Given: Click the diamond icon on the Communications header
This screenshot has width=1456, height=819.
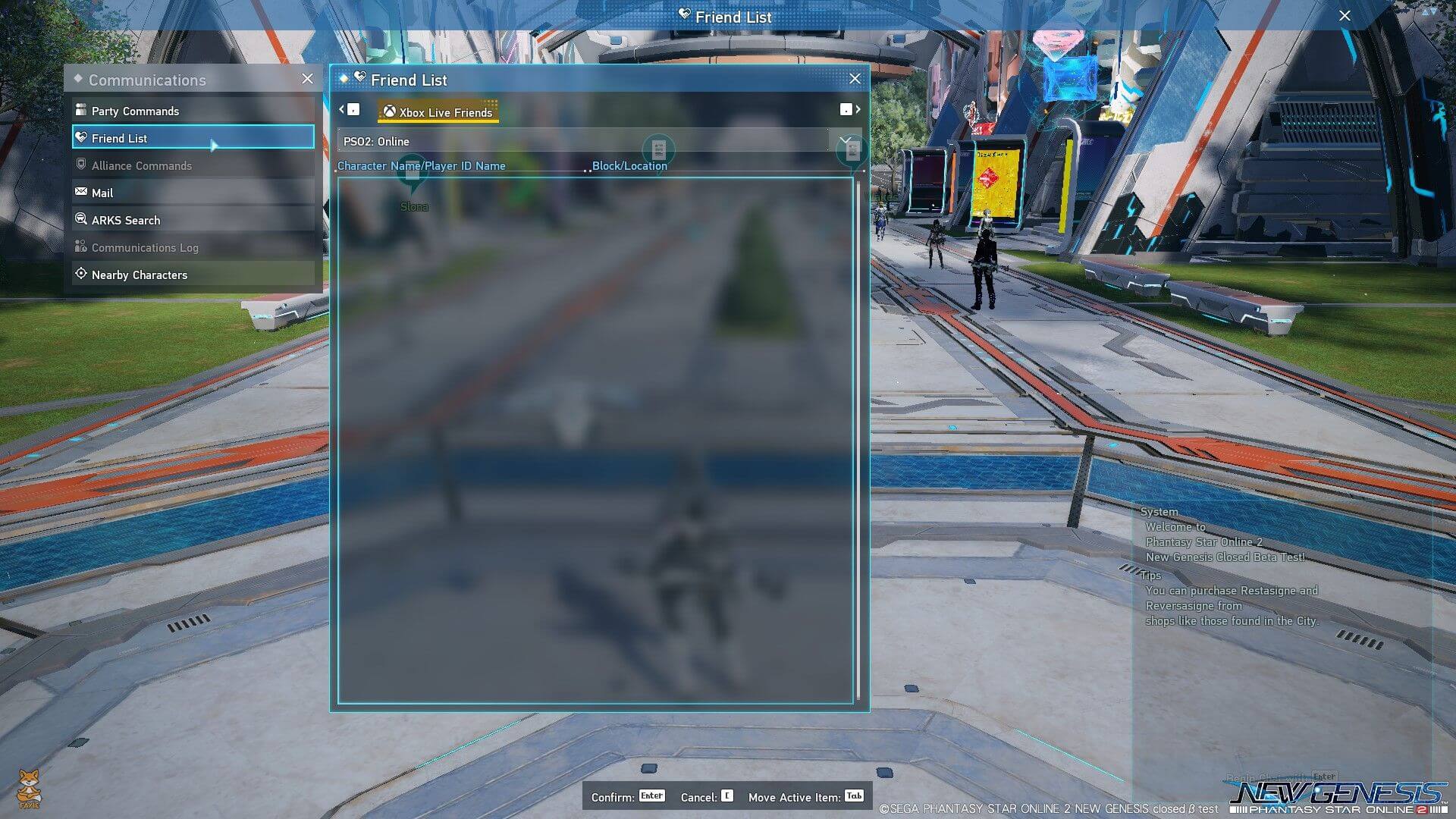Looking at the screenshot, I should [77, 79].
